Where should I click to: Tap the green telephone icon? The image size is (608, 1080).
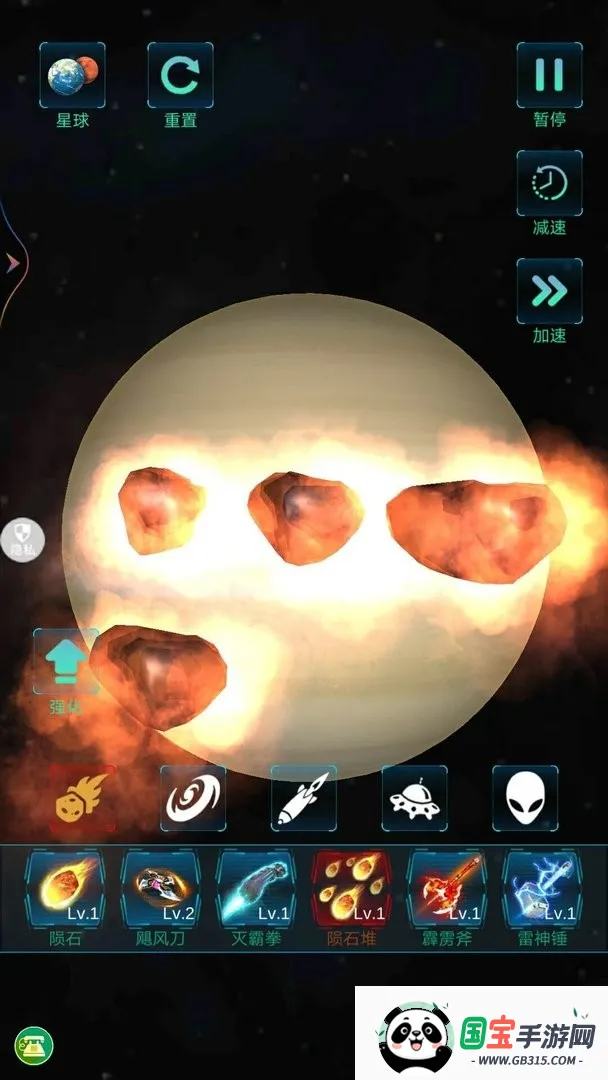point(33,1047)
